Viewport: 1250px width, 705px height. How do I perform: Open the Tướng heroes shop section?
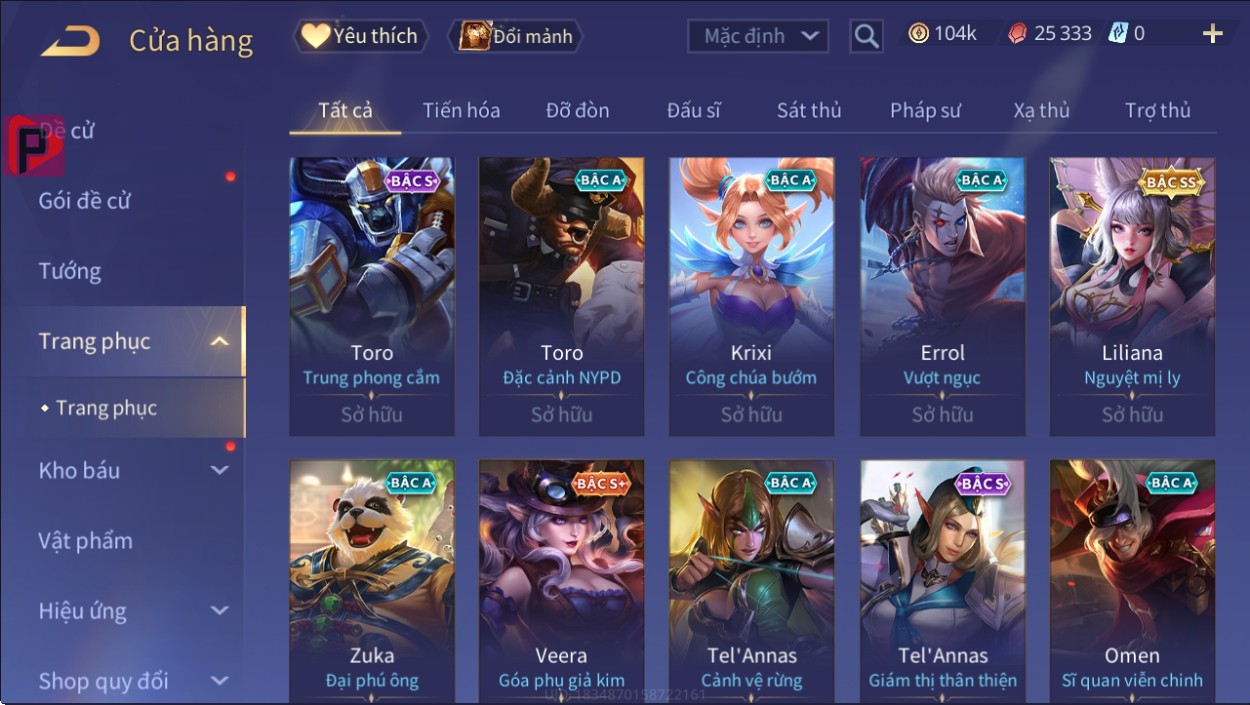click(x=70, y=271)
